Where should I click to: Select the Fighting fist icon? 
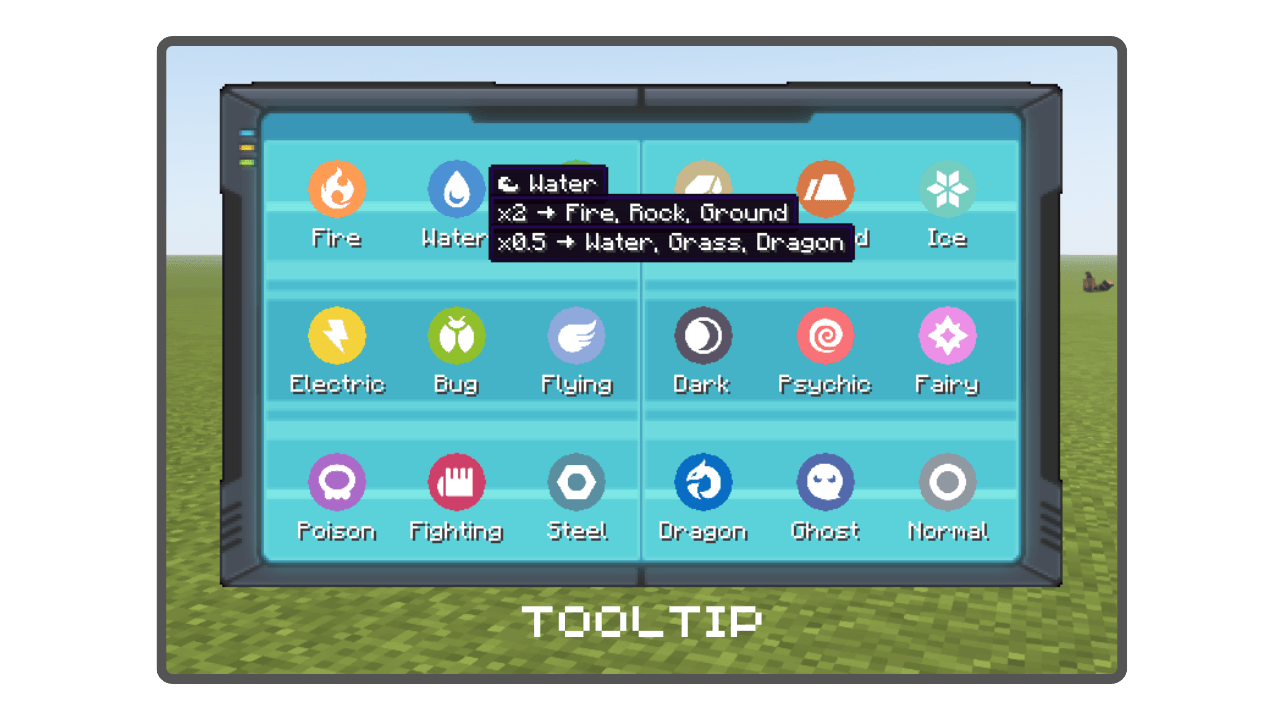coord(457,482)
